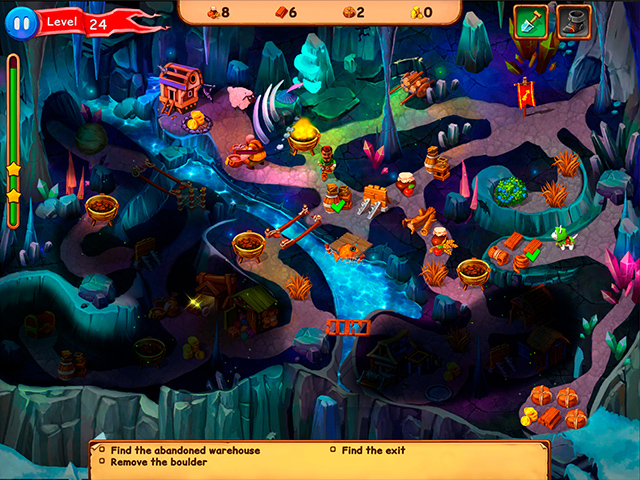Select the 'Find the abandoned warehouse' objective
This screenshot has height=480, width=640.
[185, 450]
